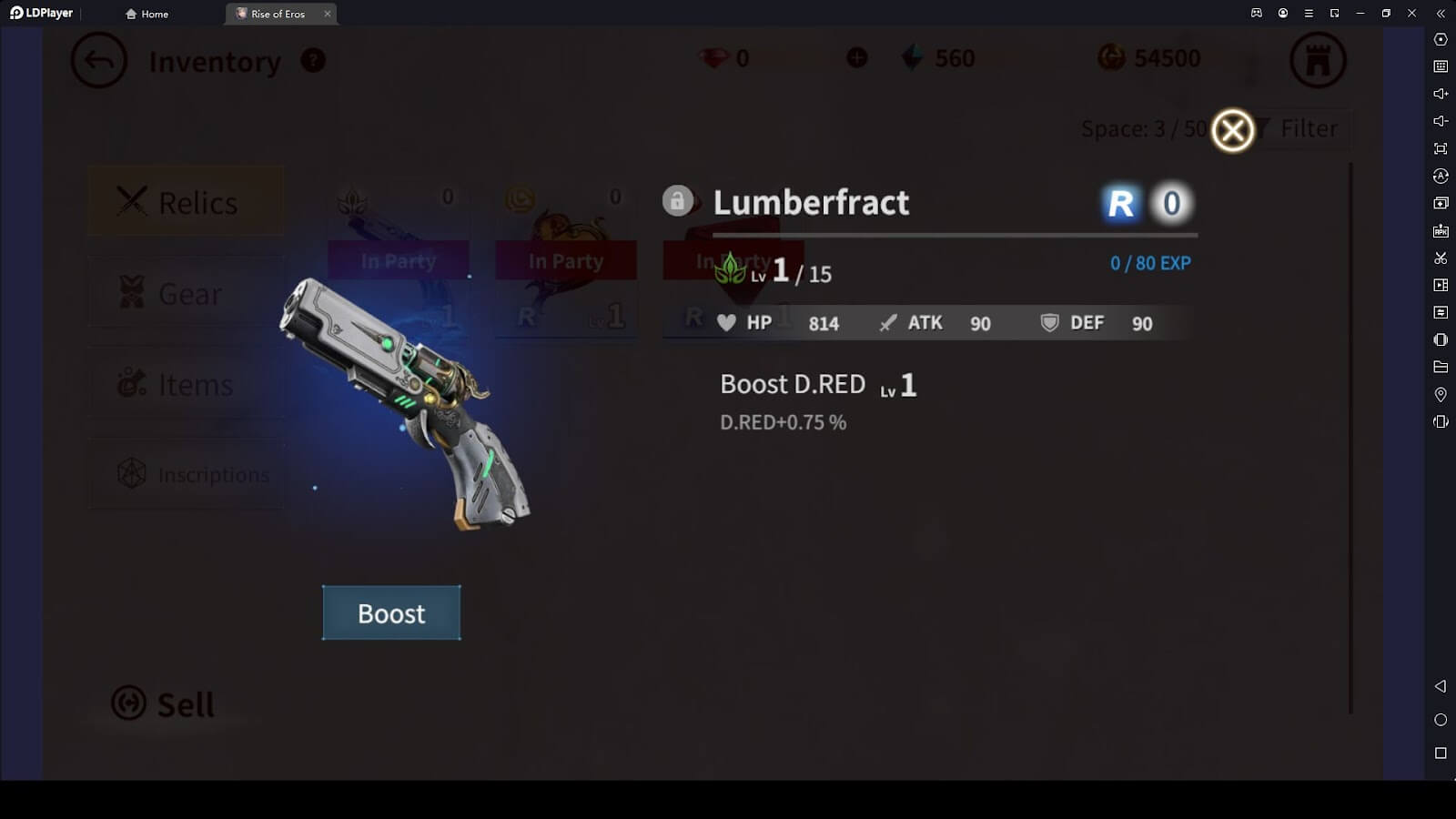Switch to the Relics tab
1456x819 pixels.
pos(186,202)
